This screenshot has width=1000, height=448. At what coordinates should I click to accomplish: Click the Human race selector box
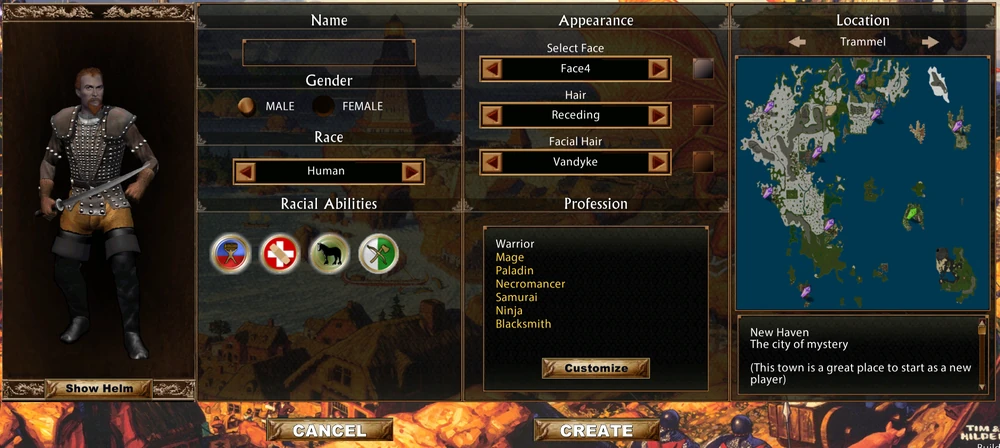pyautogui.click(x=328, y=171)
